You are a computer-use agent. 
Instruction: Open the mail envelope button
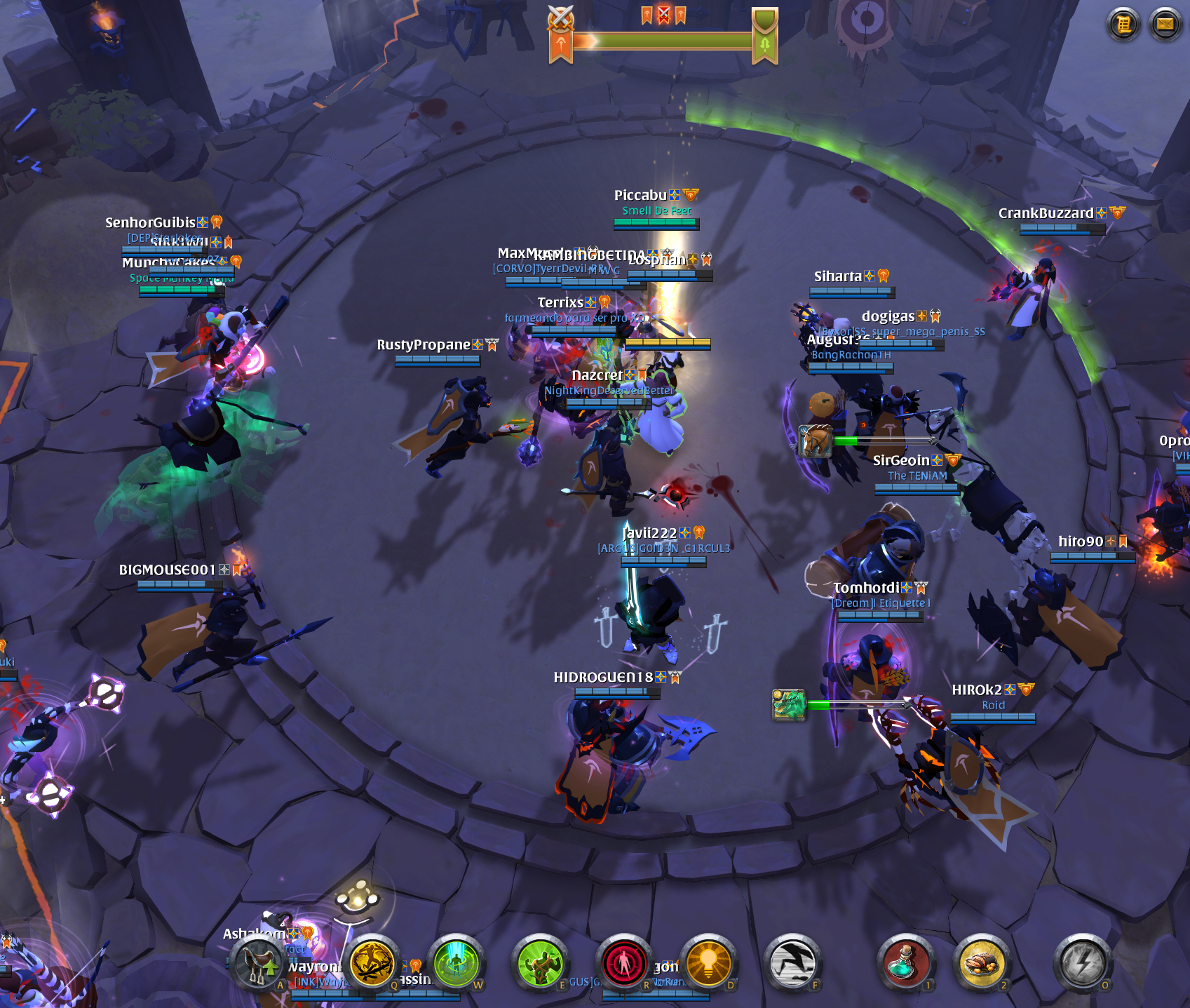click(1165, 25)
